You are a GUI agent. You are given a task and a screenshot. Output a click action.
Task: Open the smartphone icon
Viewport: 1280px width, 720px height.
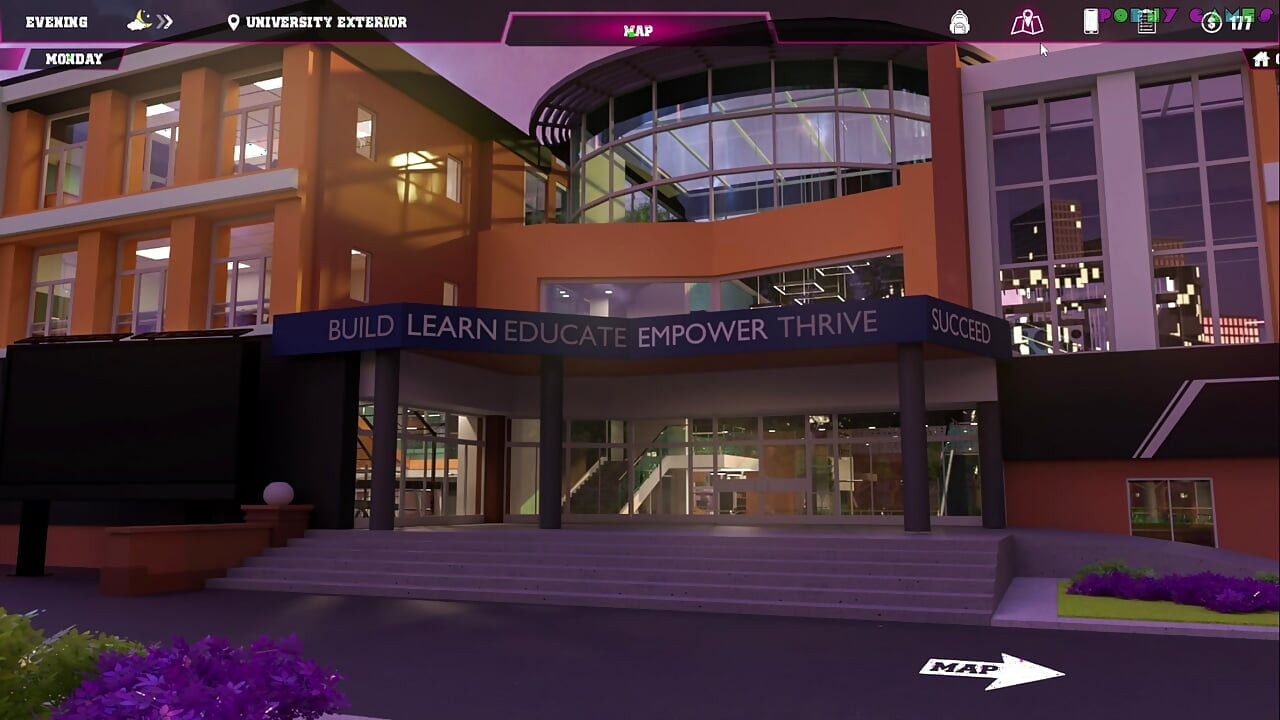(x=1091, y=22)
